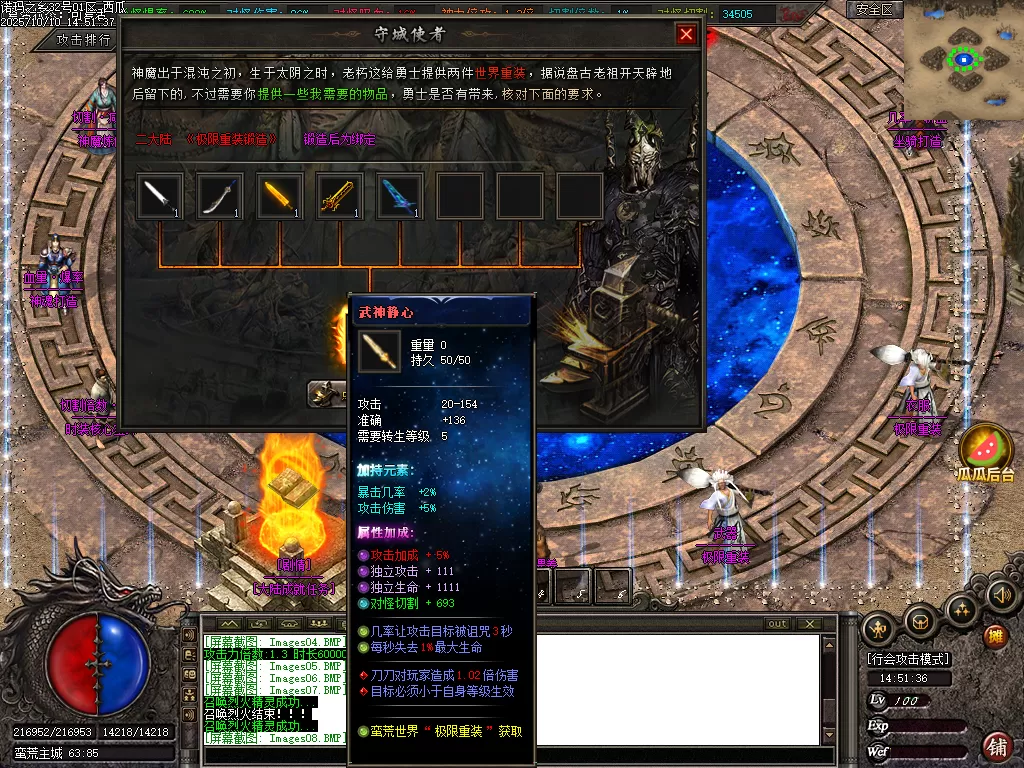Open the orange 摊 stall button

click(x=995, y=636)
